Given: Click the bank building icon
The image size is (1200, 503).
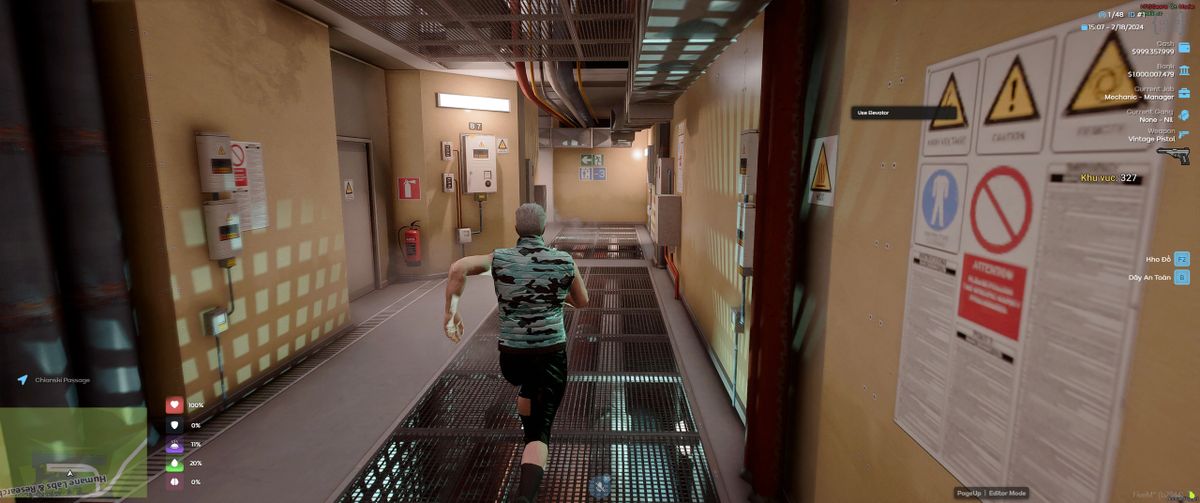Looking at the screenshot, I should pyautogui.click(x=1184, y=70).
